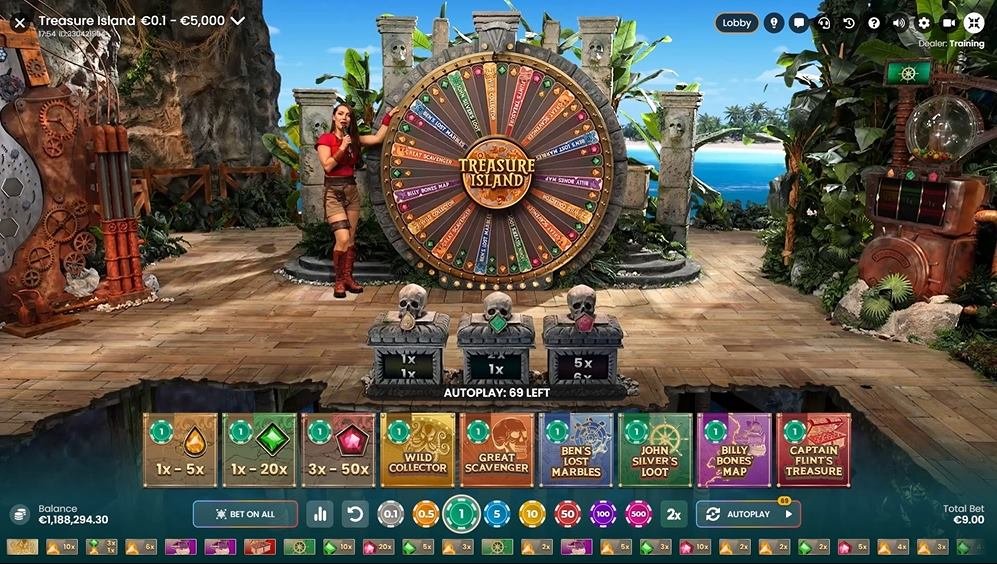The image size is (997, 564).
Task: Bet on Captain Flint's Treasure
Action: (x=813, y=450)
